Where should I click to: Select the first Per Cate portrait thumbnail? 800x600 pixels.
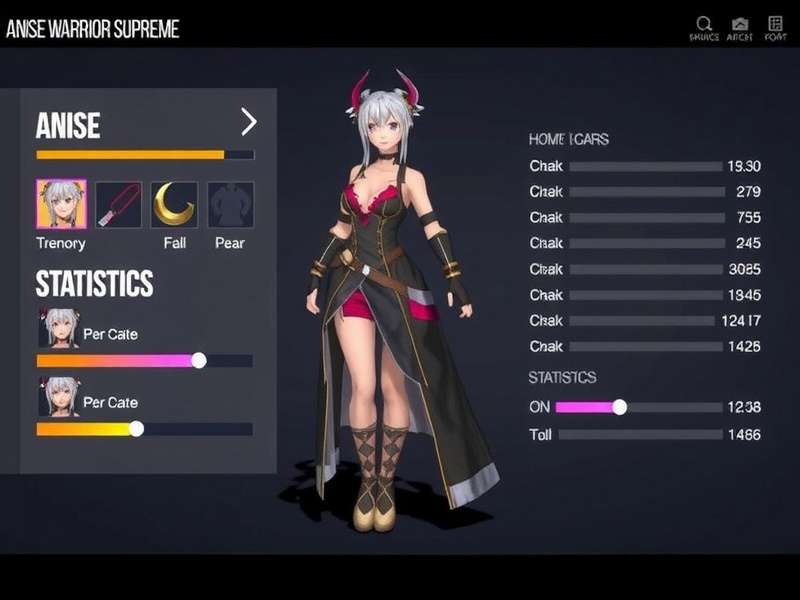tap(58, 328)
